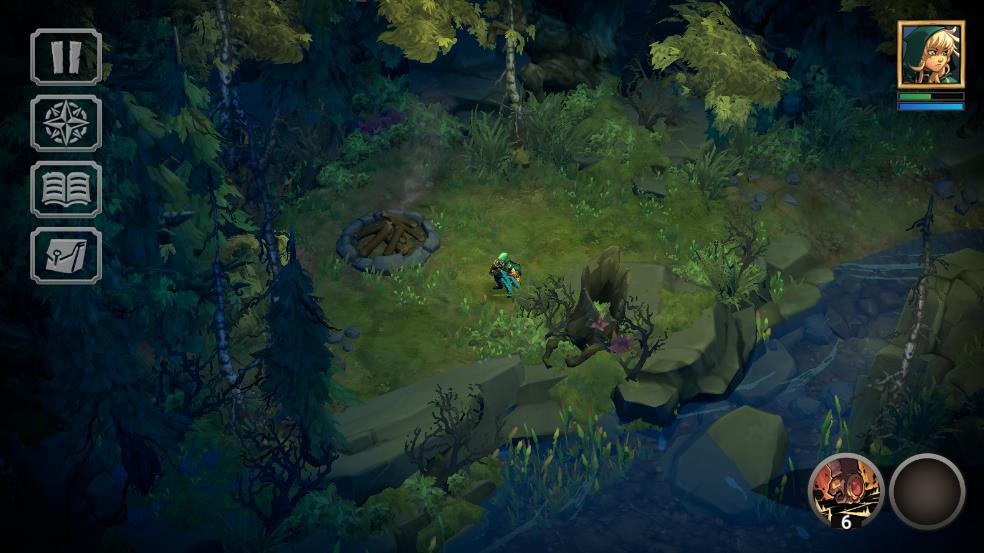Select the blonde hero portrait
This screenshot has height=553, width=984.
(930, 54)
